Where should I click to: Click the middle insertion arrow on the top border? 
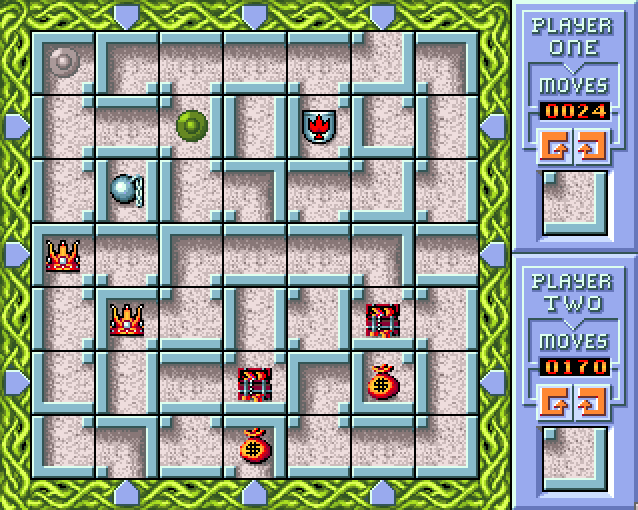click(255, 14)
